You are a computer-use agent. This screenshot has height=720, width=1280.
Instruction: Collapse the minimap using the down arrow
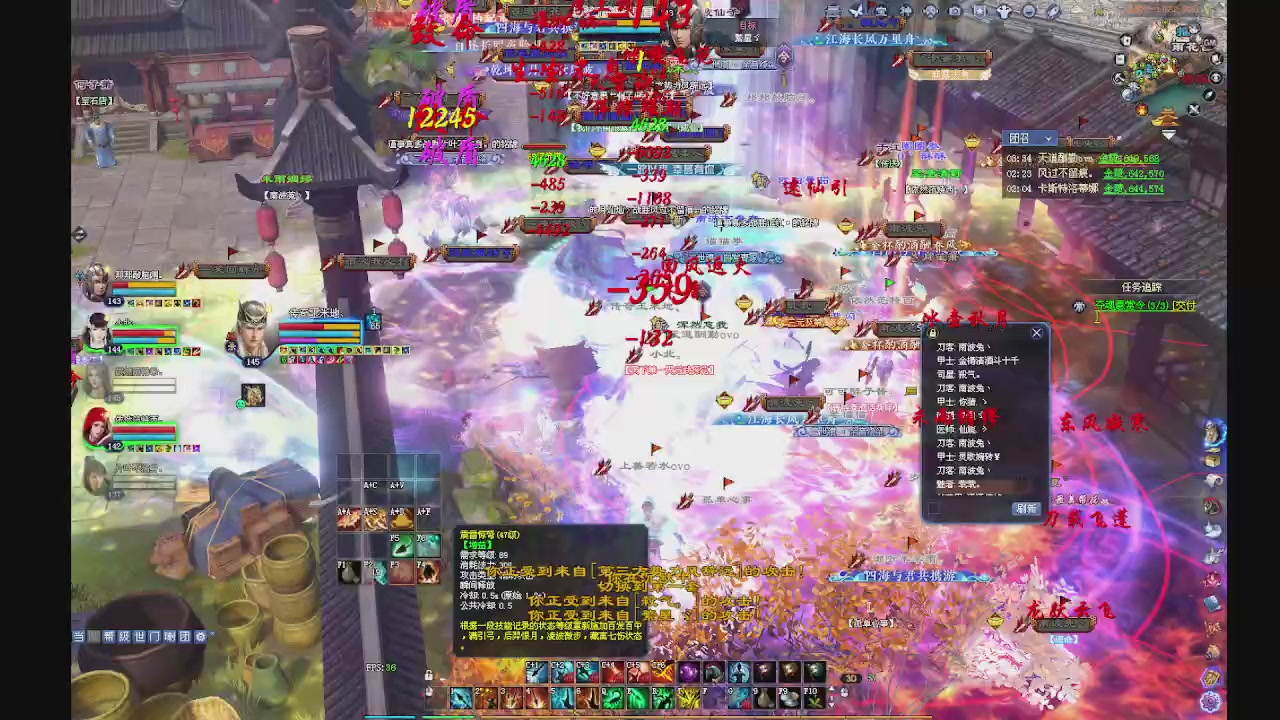pos(1168,134)
